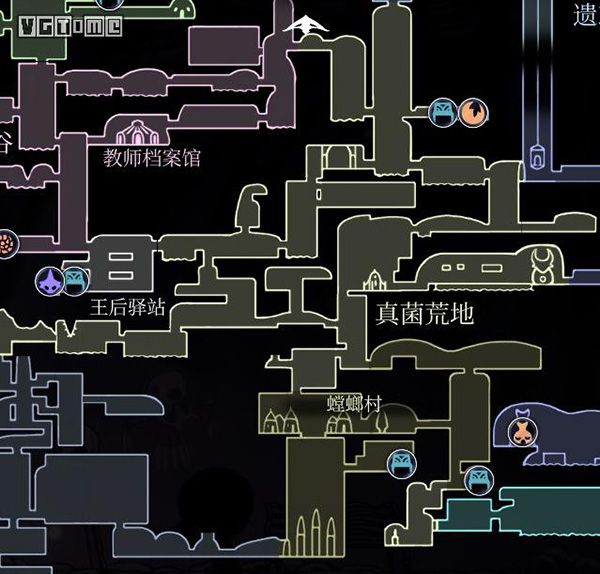Screen dimensions: 600x574
Task: Click the orange spotted-shell pin at left edge
Action: pos(6,243)
